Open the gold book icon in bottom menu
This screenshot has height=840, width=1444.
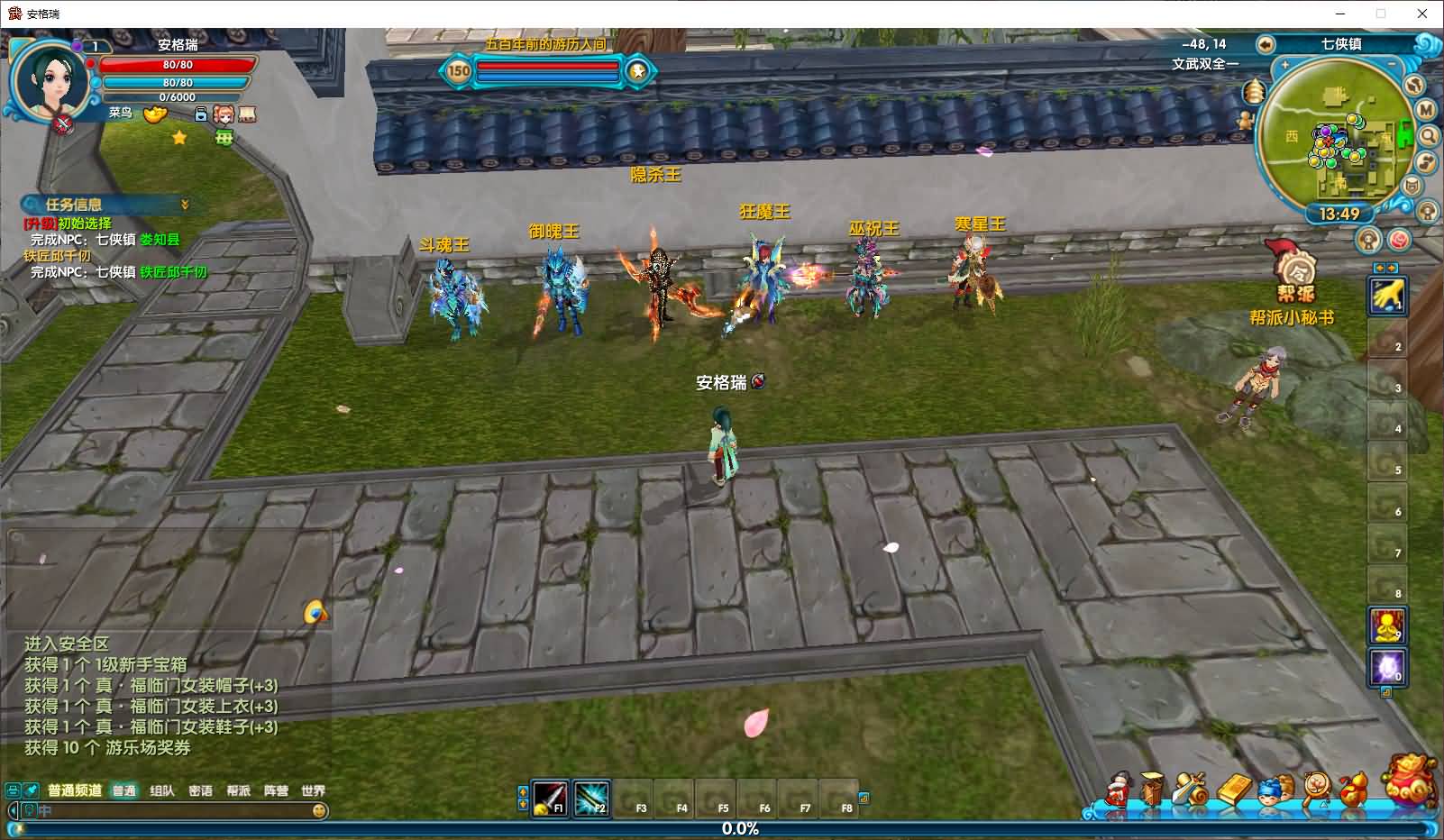[1233, 790]
